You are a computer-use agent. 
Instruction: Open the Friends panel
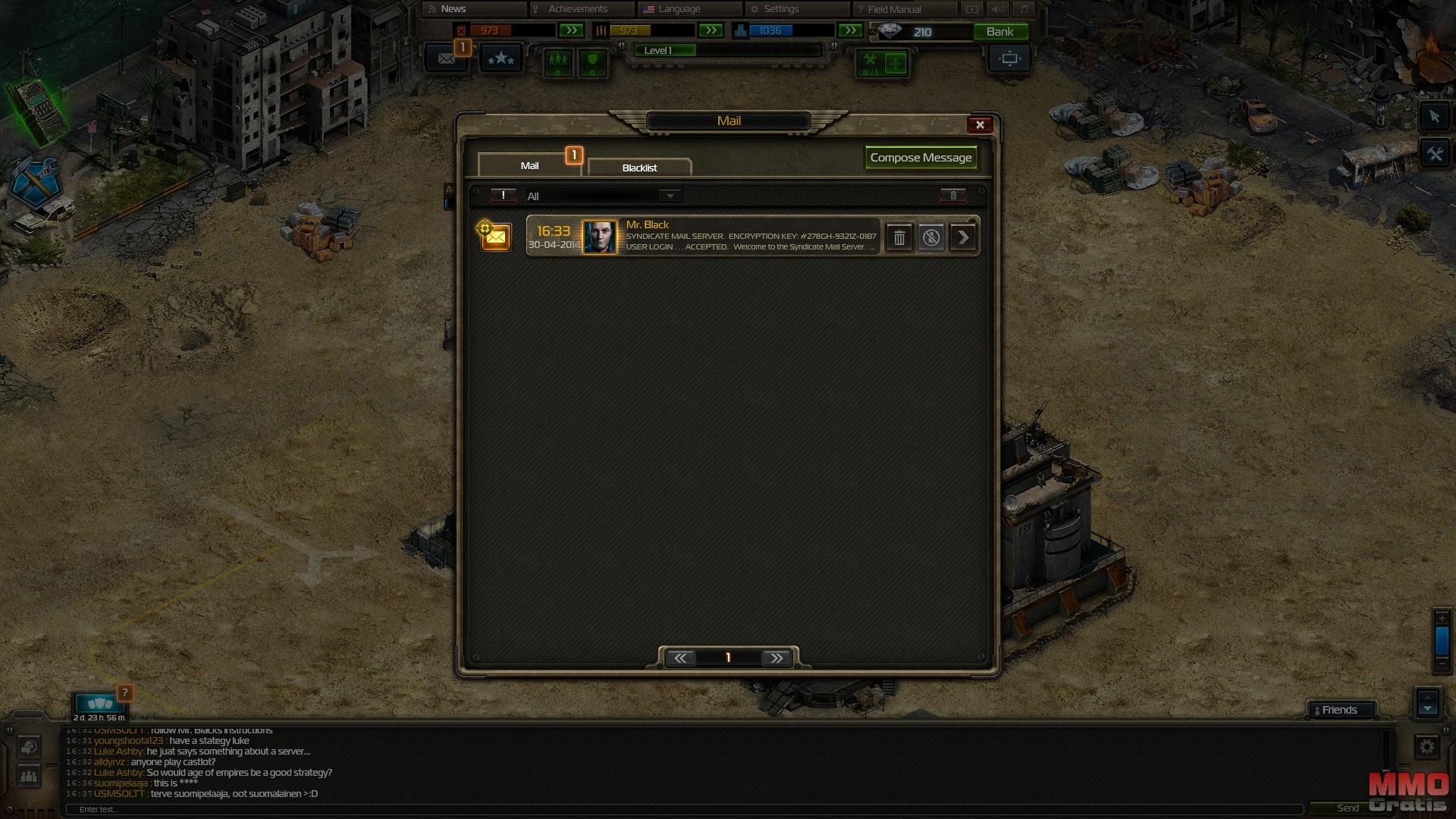1339,711
